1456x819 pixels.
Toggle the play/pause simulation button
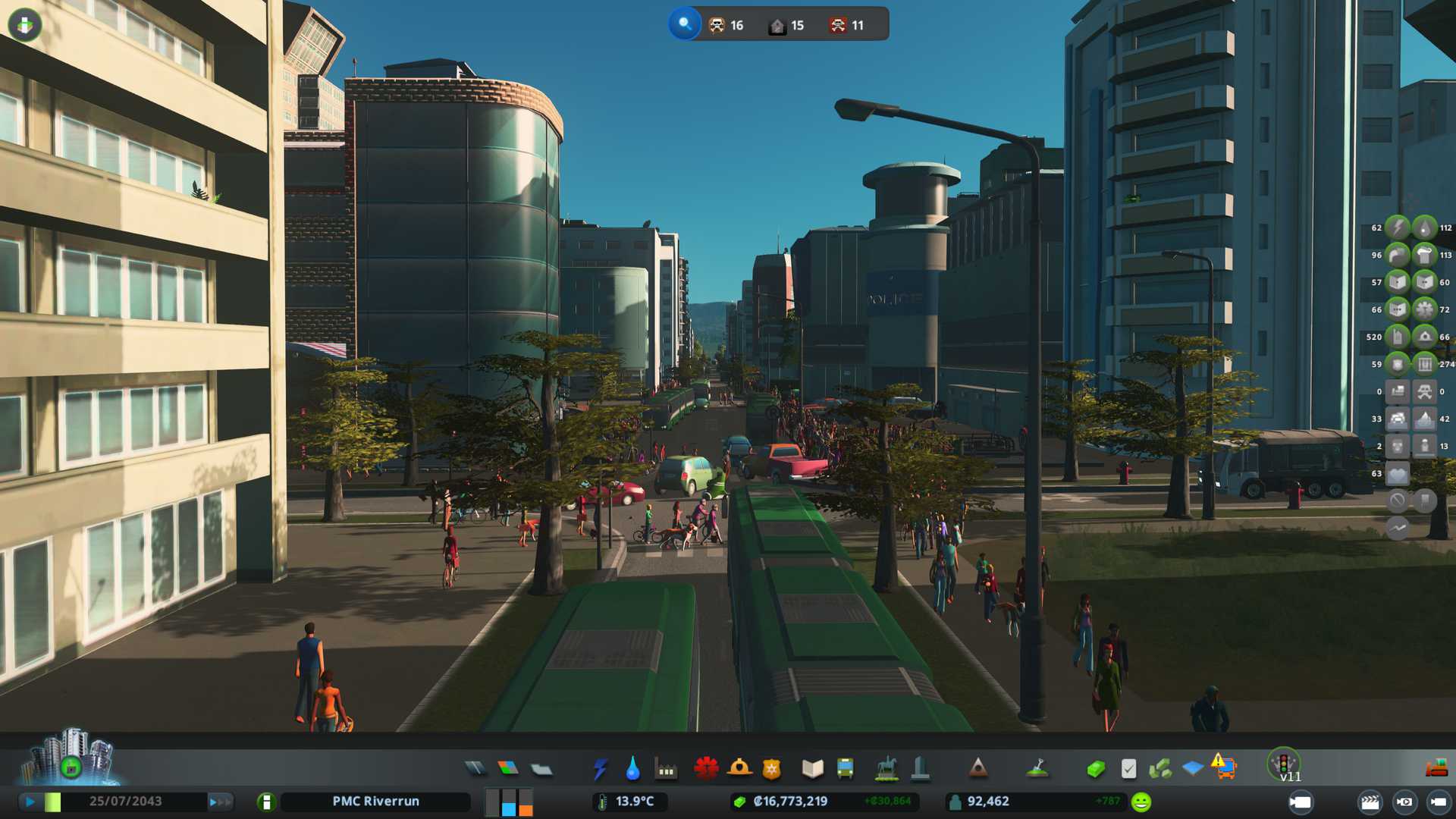pos(30,802)
